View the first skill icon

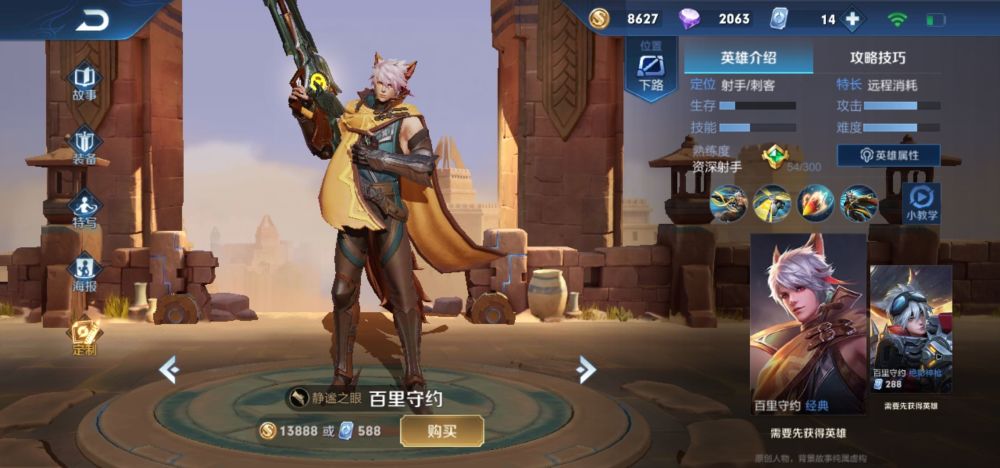[x=728, y=203]
